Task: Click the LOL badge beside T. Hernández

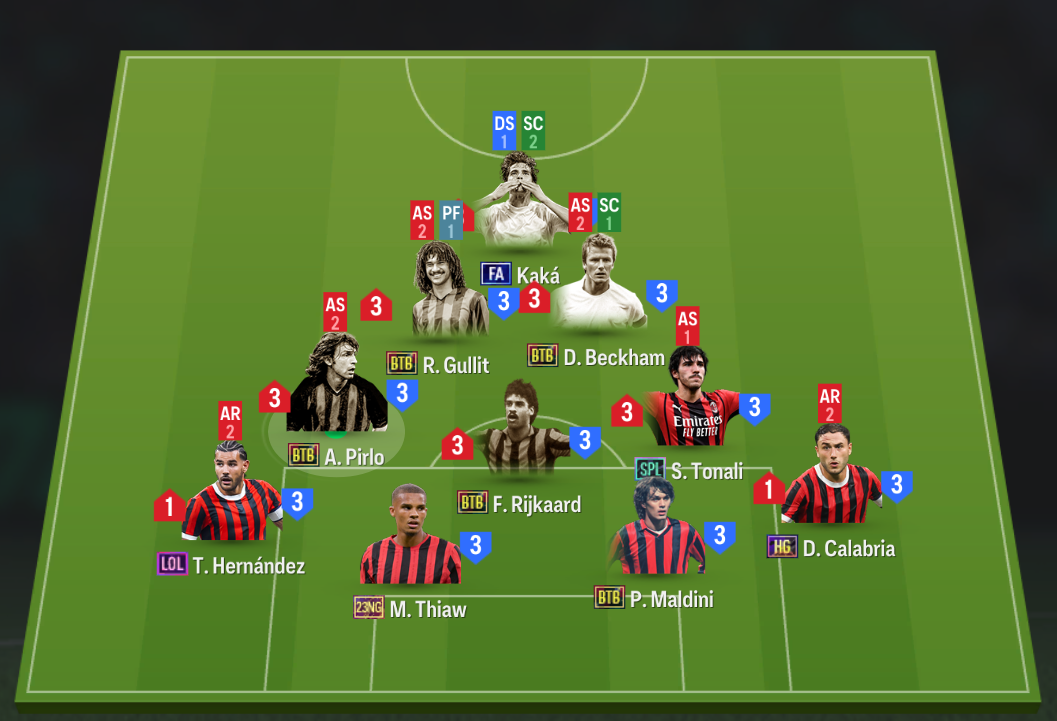Action: [172, 564]
